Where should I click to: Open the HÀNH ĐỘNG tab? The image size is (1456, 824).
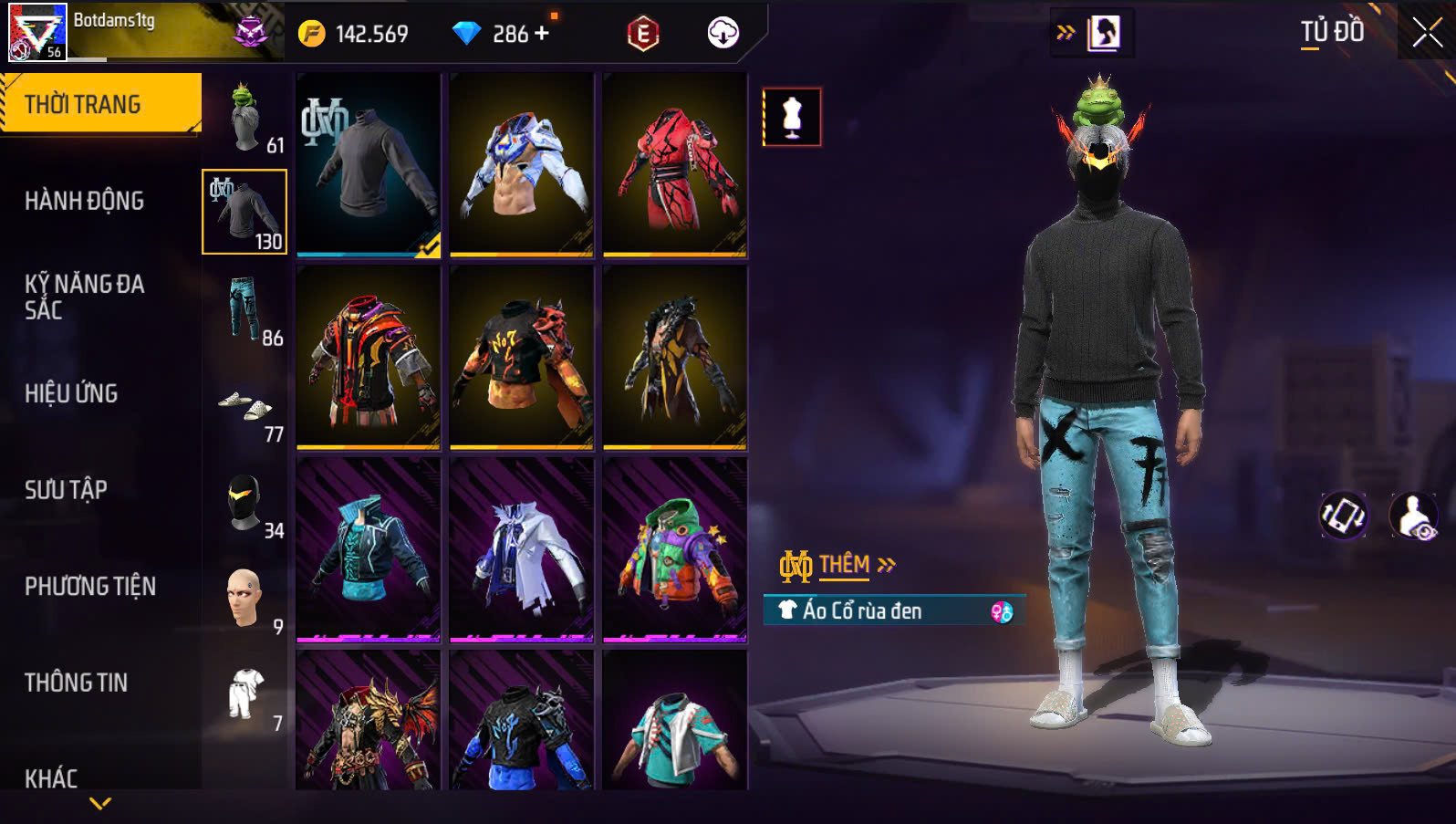[84, 201]
